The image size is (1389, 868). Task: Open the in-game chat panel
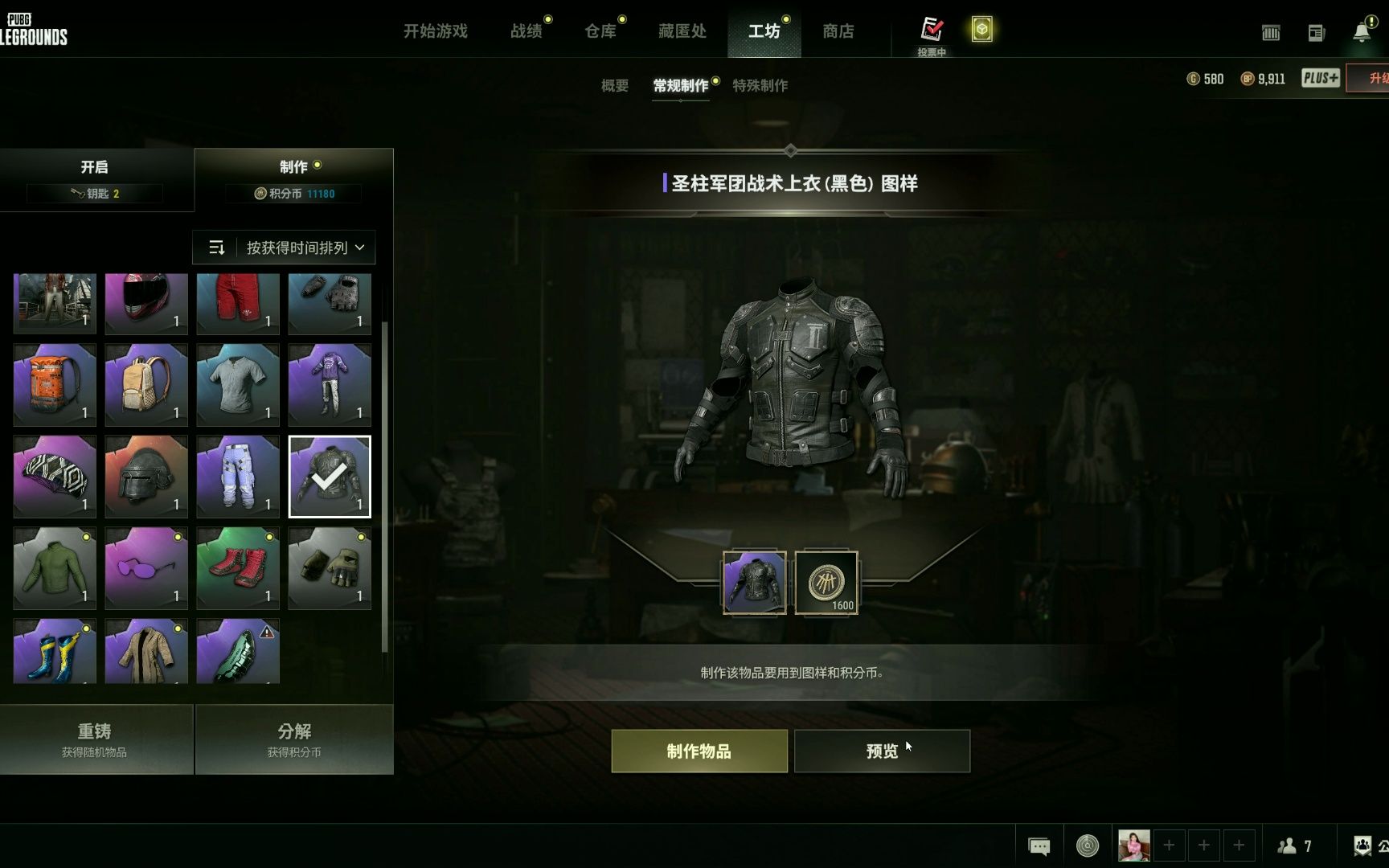pyautogui.click(x=1039, y=845)
